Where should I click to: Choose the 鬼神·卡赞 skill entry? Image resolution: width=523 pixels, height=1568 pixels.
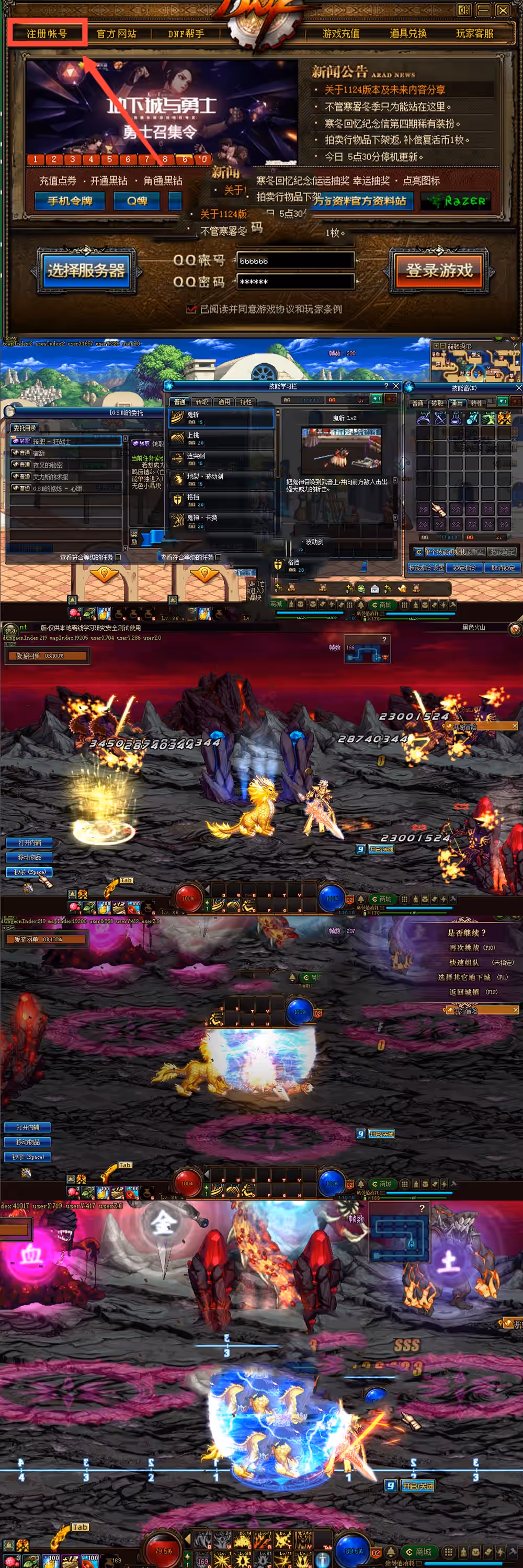click(x=220, y=521)
